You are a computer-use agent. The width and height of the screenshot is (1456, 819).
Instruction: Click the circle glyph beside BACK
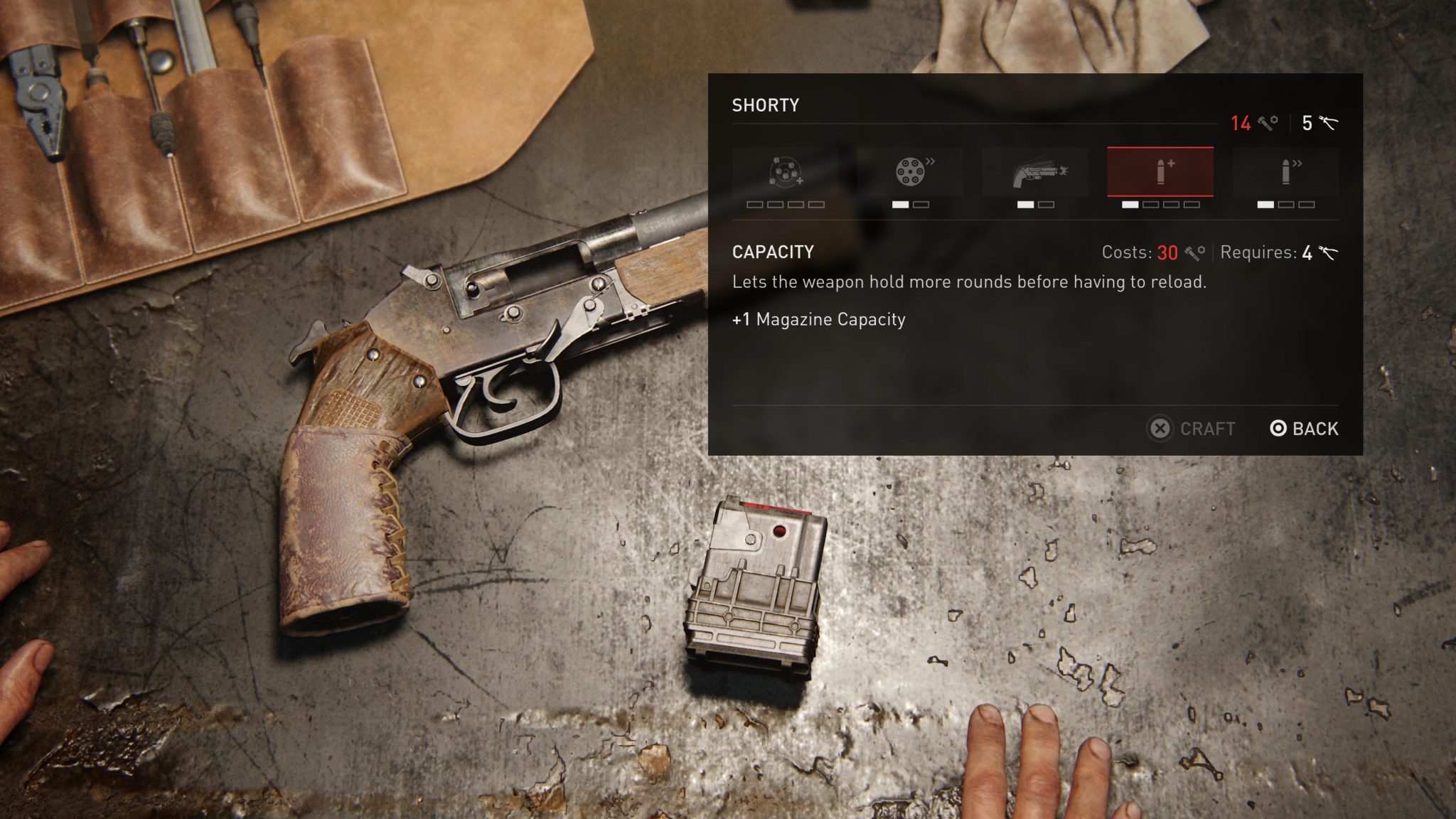coord(1278,429)
